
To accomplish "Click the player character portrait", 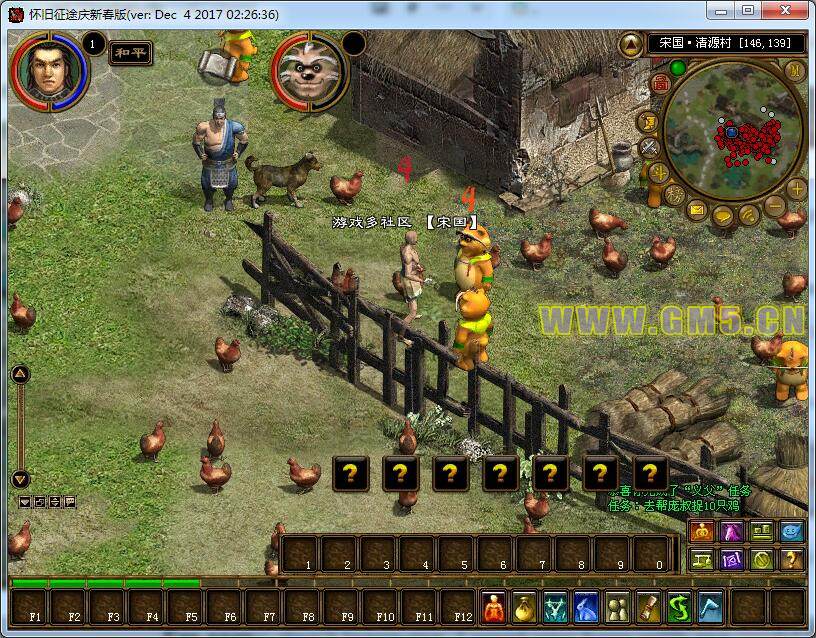I will [x=48, y=70].
